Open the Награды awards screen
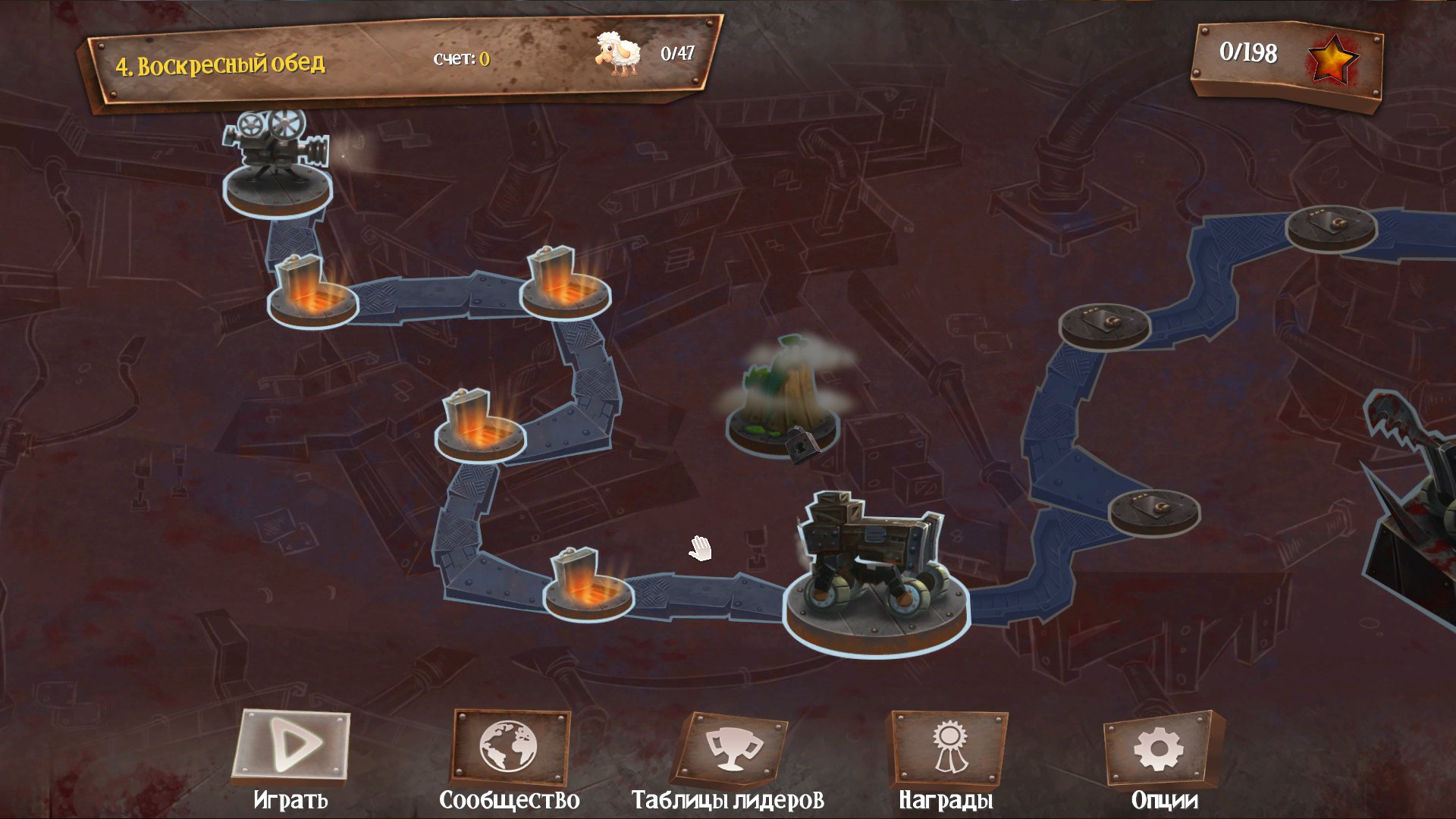Screen dimensions: 1456x819 click(946, 750)
